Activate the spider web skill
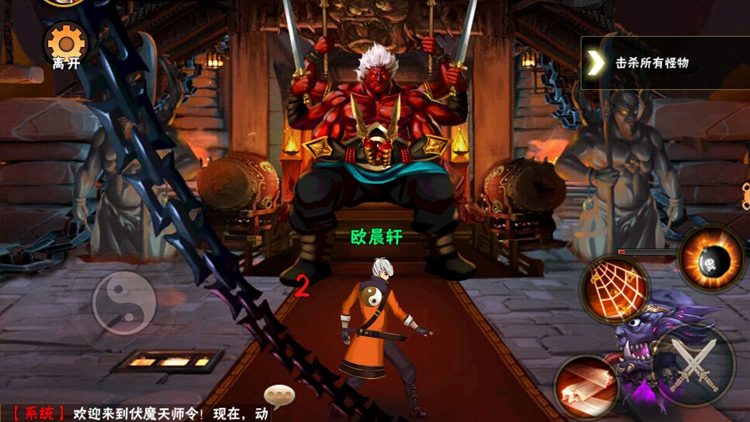Screen dimensions: 750x422 tap(615, 287)
